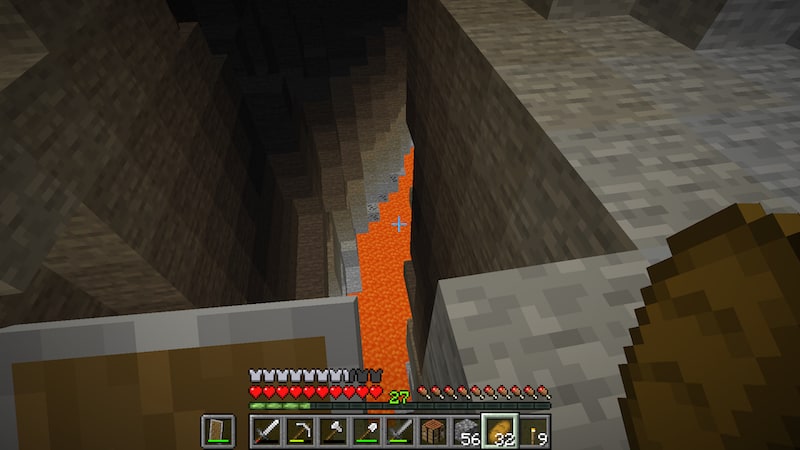The width and height of the screenshot is (800, 450).
Task: Switch to the torch stack of 9
Action: [533, 431]
